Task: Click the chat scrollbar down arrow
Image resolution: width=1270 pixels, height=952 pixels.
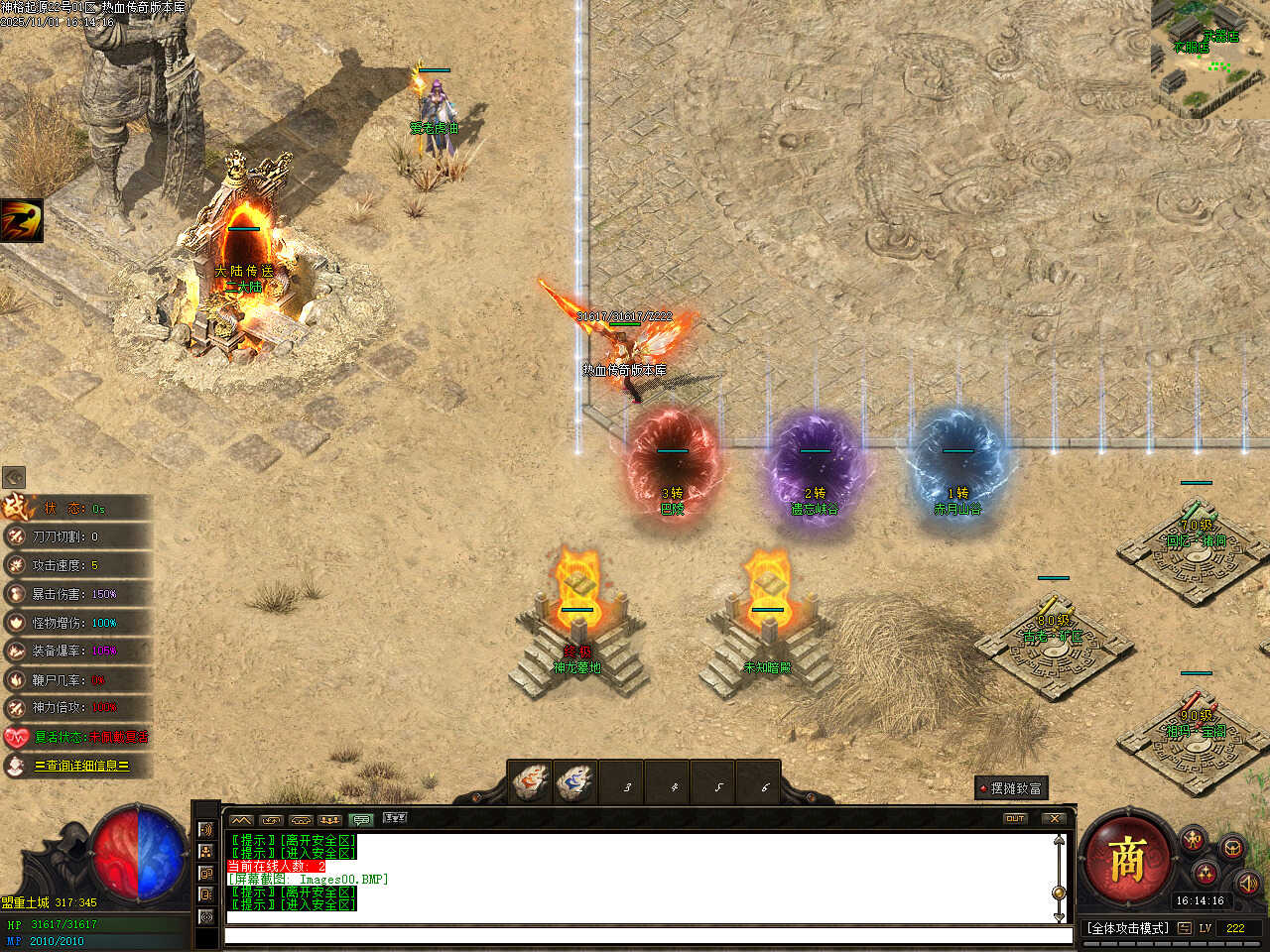Action: [1060, 915]
